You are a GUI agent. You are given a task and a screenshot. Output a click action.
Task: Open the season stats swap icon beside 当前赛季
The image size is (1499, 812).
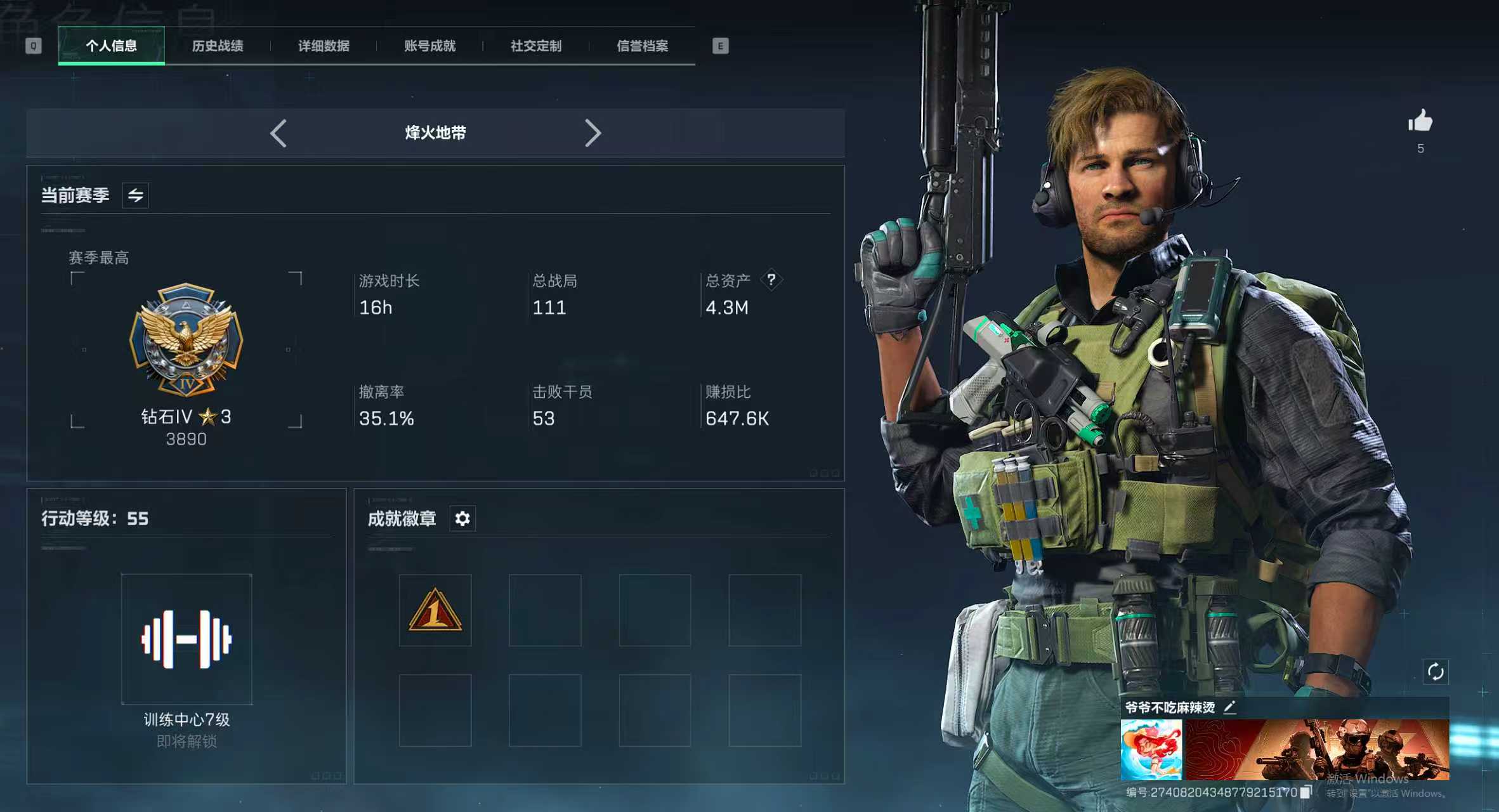[135, 195]
